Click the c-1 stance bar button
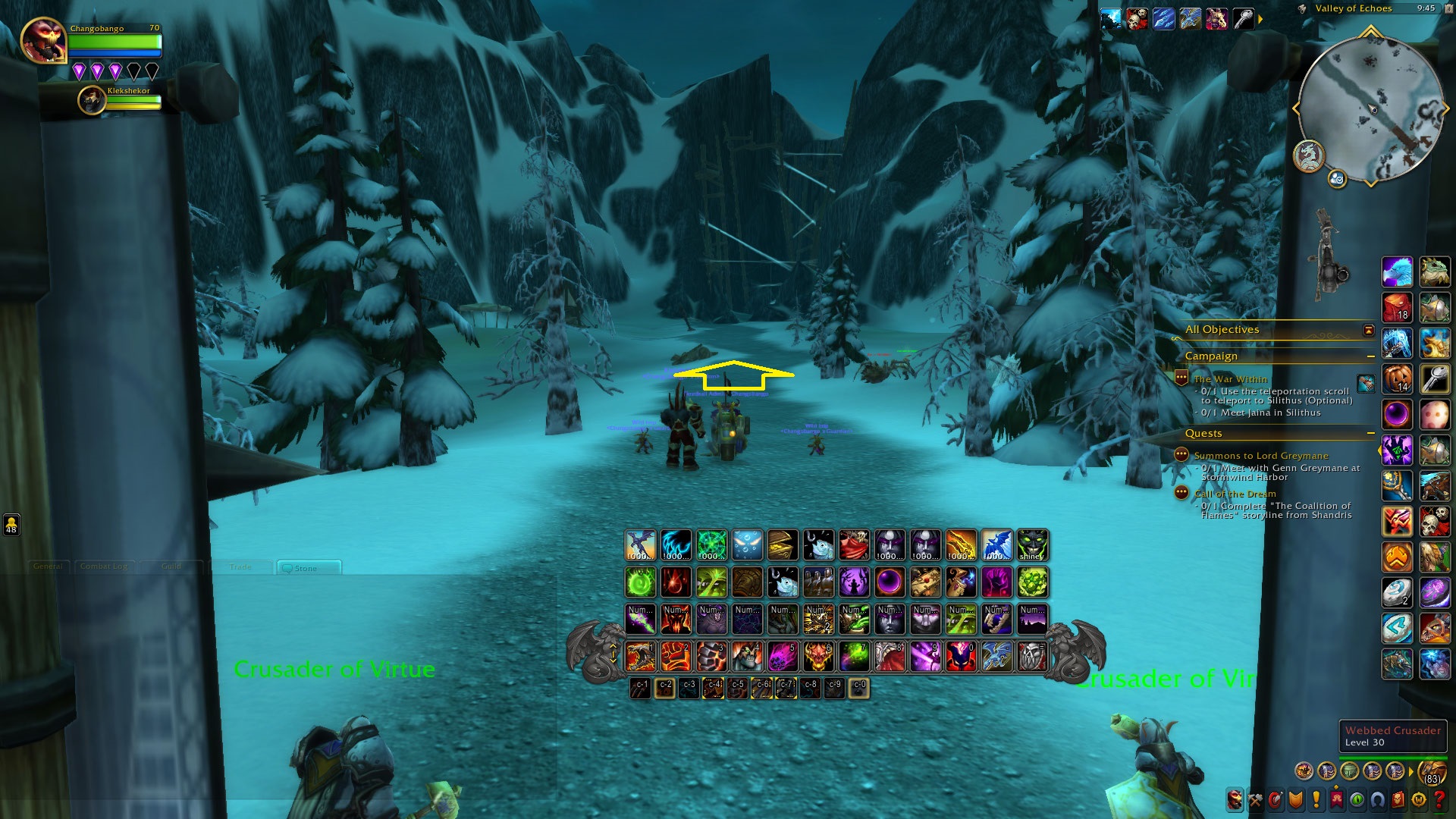Screen dimensions: 1456x819 pos(641,688)
